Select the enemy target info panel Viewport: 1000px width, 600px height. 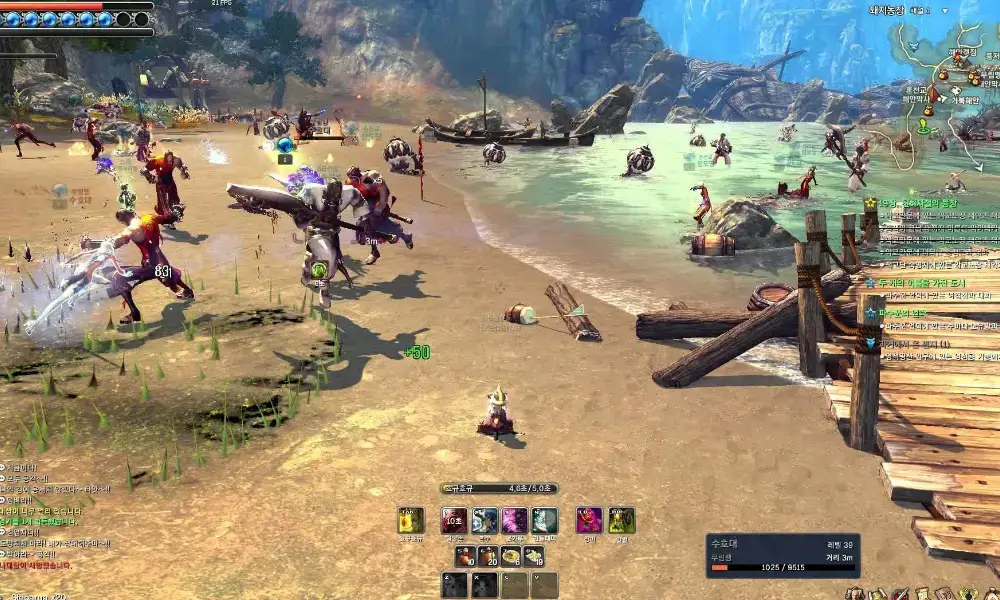pyautogui.click(x=781, y=555)
